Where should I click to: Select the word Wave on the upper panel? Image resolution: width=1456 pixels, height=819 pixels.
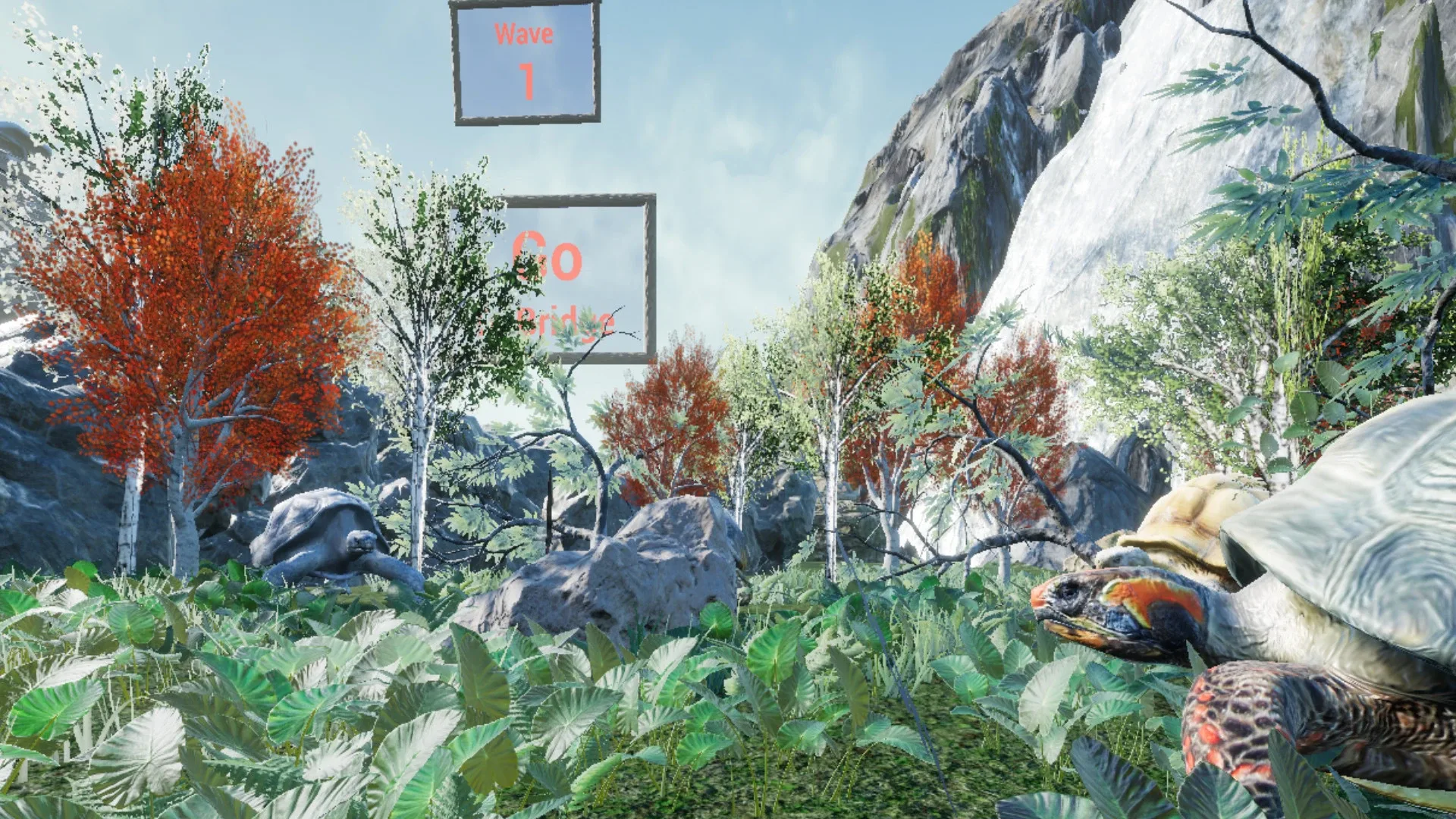click(525, 33)
